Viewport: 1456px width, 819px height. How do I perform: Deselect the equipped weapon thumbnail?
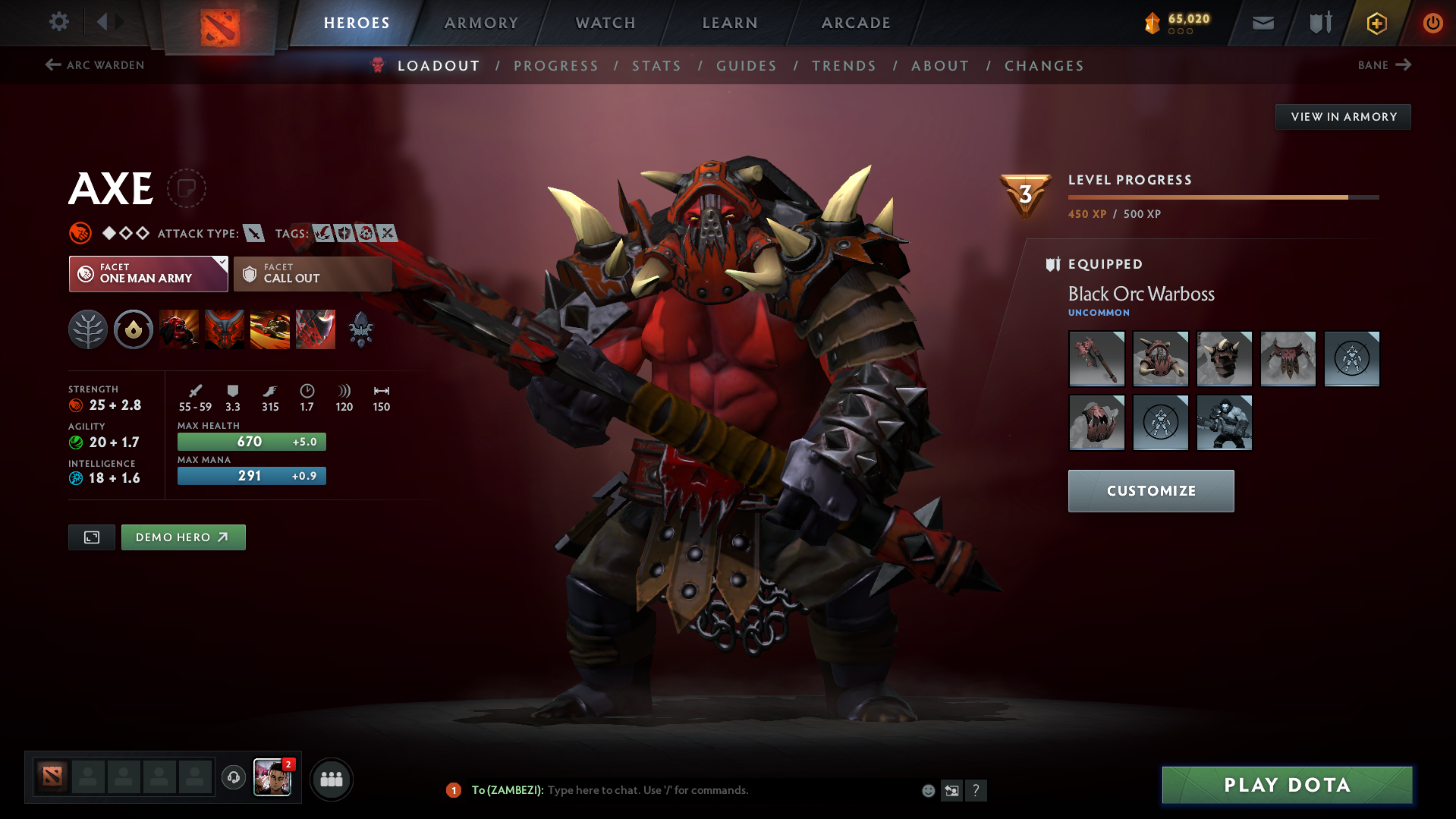(x=1096, y=358)
